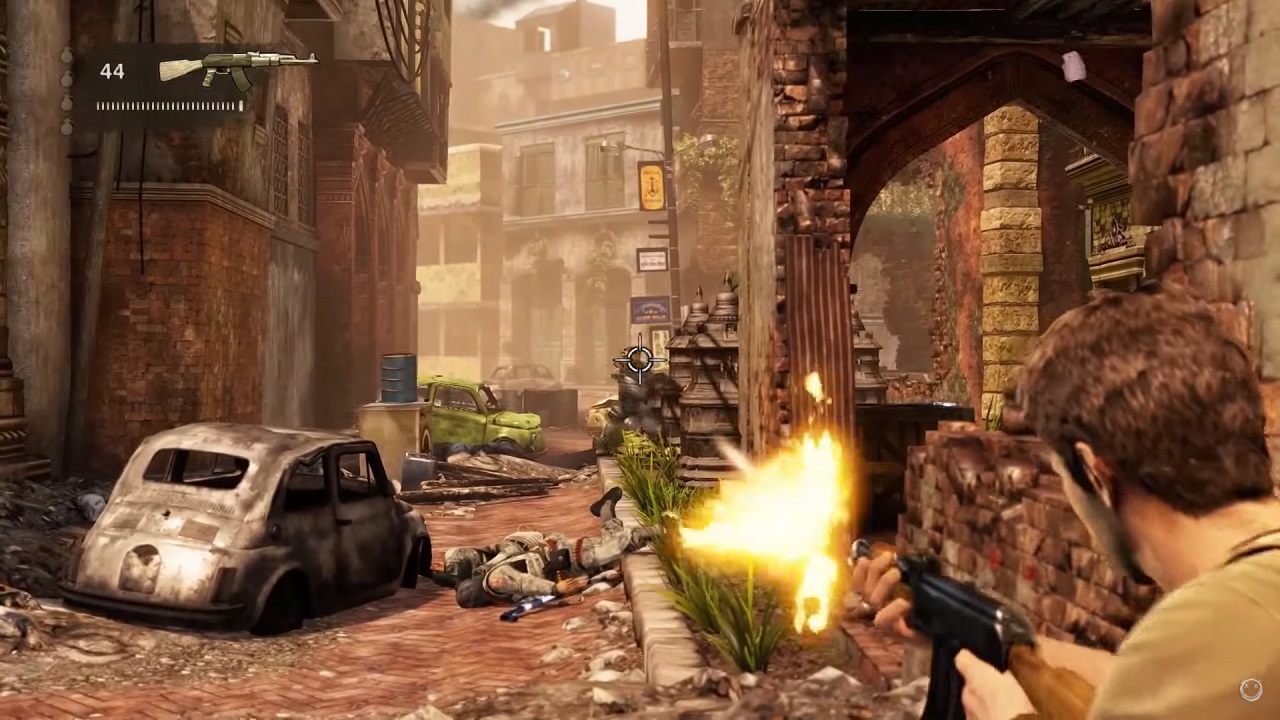Select the AK-47 rifle weapon icon
Screen dimensions: 1280x720
[238, 69]
